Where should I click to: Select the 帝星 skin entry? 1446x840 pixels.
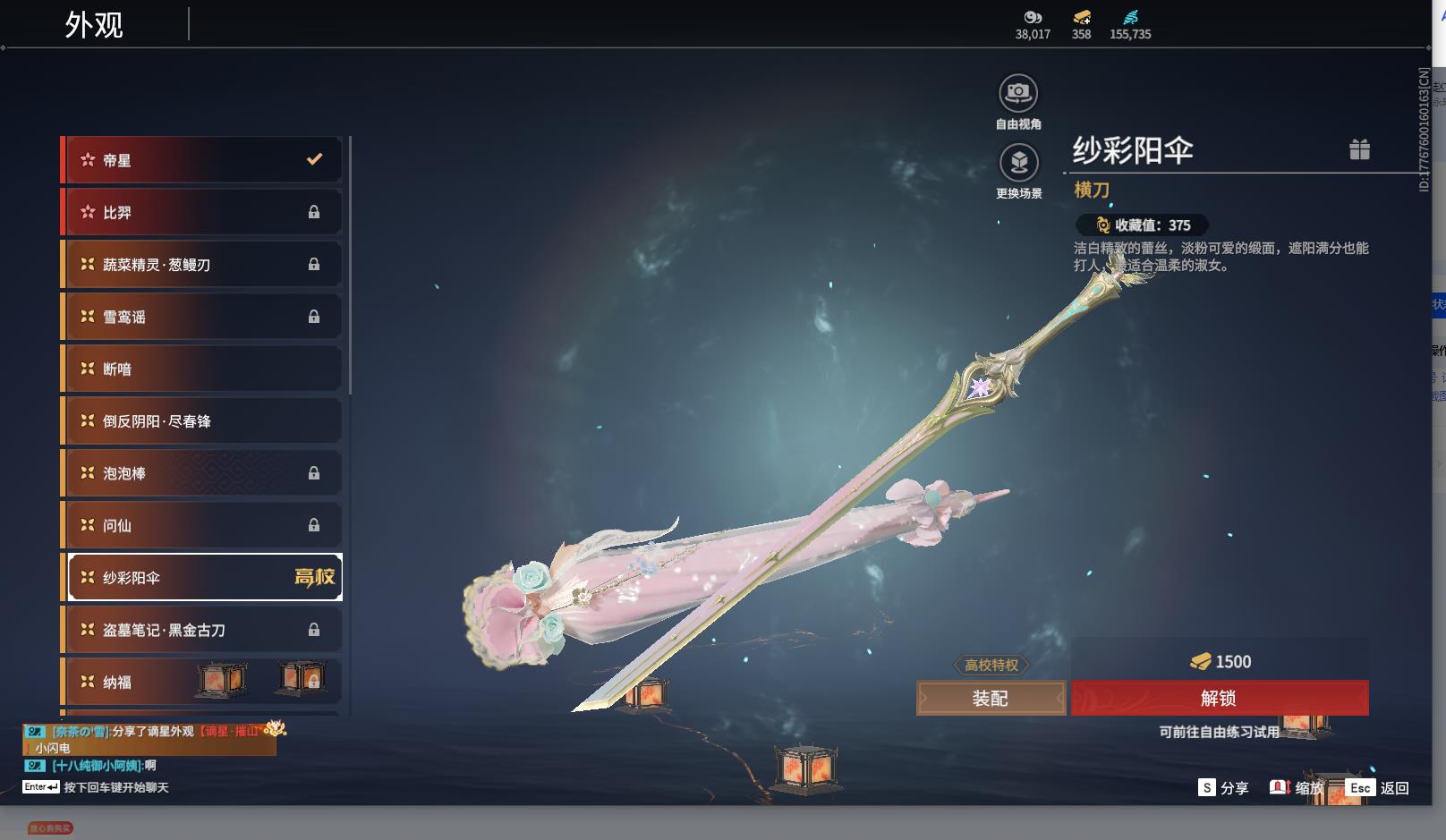coord(201,160)
